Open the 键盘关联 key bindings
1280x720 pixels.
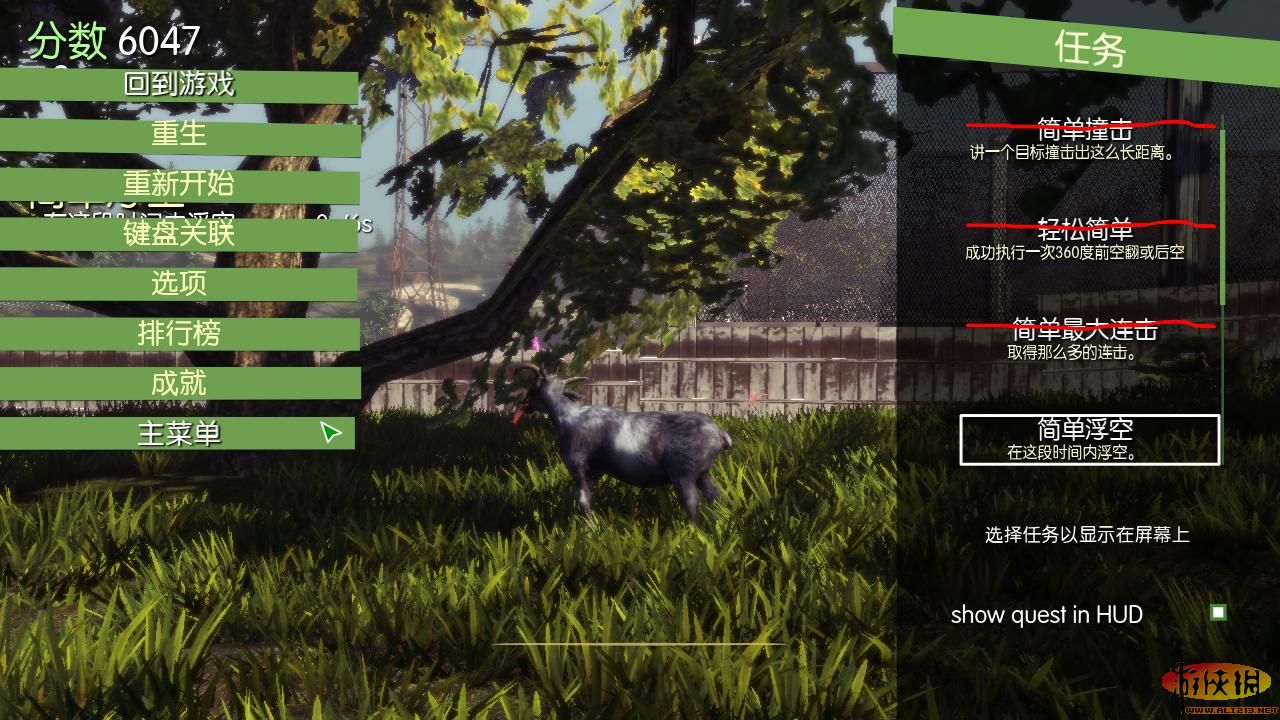(x=179, y=235)
